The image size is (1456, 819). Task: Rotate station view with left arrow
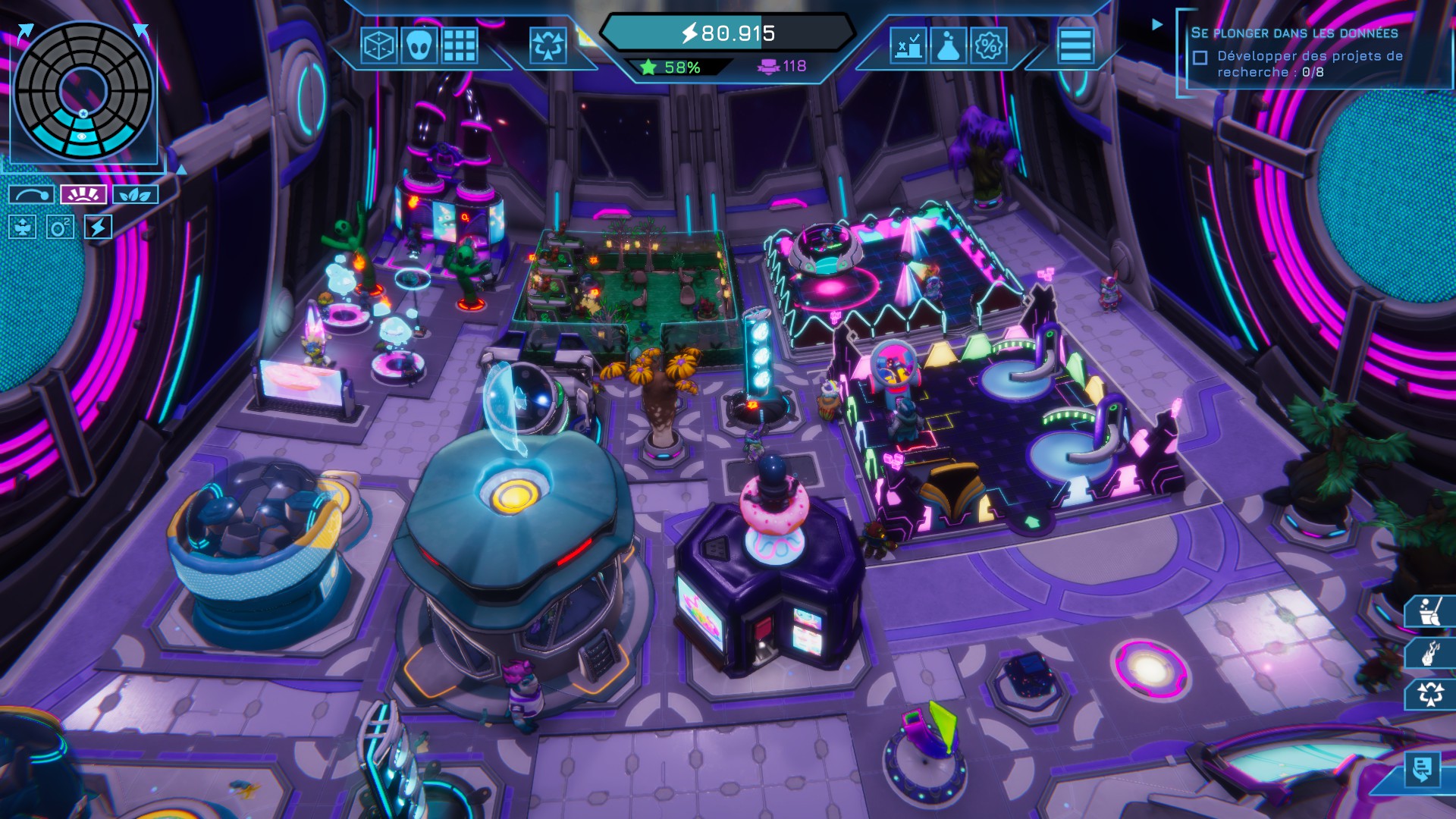pyautogui.click(x=24, y=32)
